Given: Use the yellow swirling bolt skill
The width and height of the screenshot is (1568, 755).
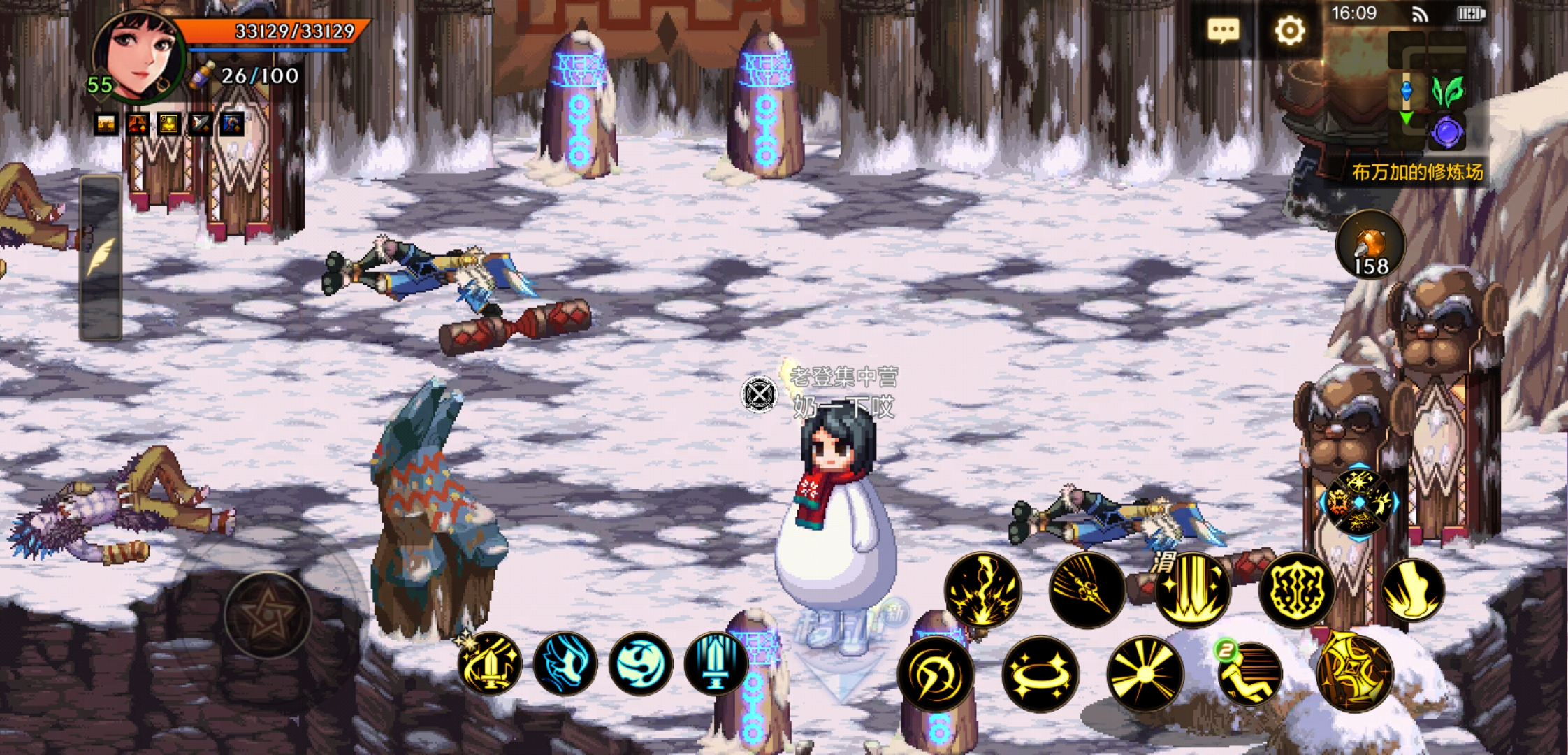Looking at the screenshot, I should (935, 674).
